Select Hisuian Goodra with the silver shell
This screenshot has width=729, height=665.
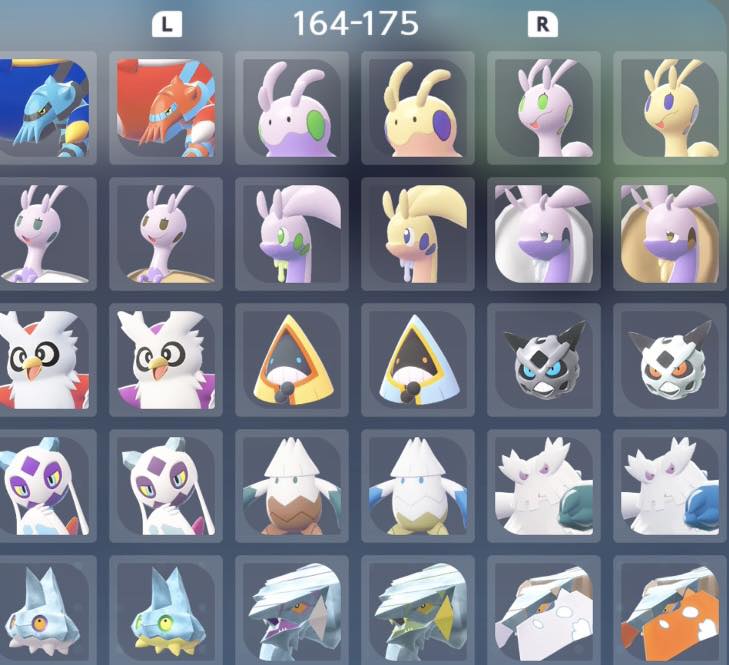click(x=544, y=234)
